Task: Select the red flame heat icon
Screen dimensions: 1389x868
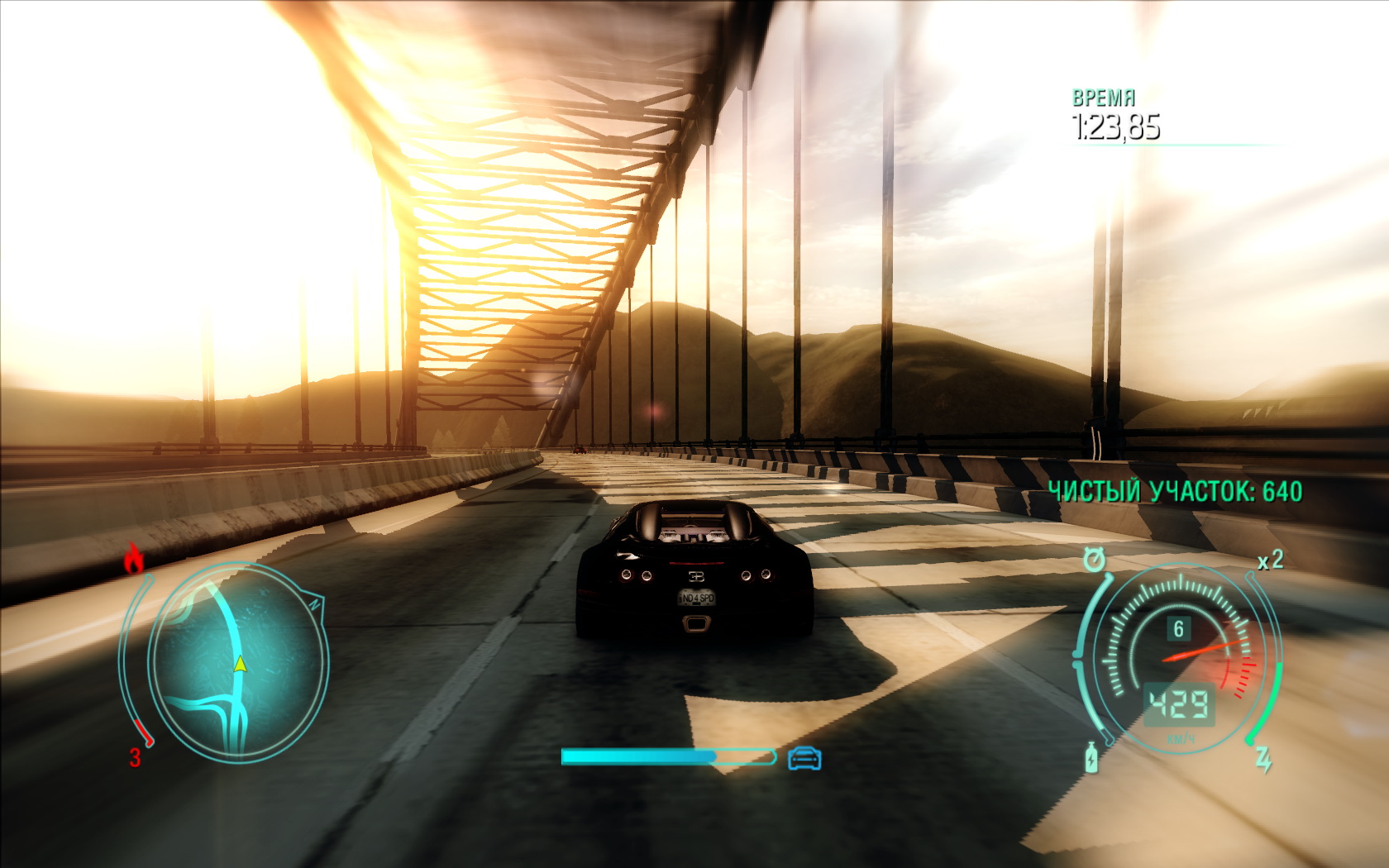Action: 134,559
